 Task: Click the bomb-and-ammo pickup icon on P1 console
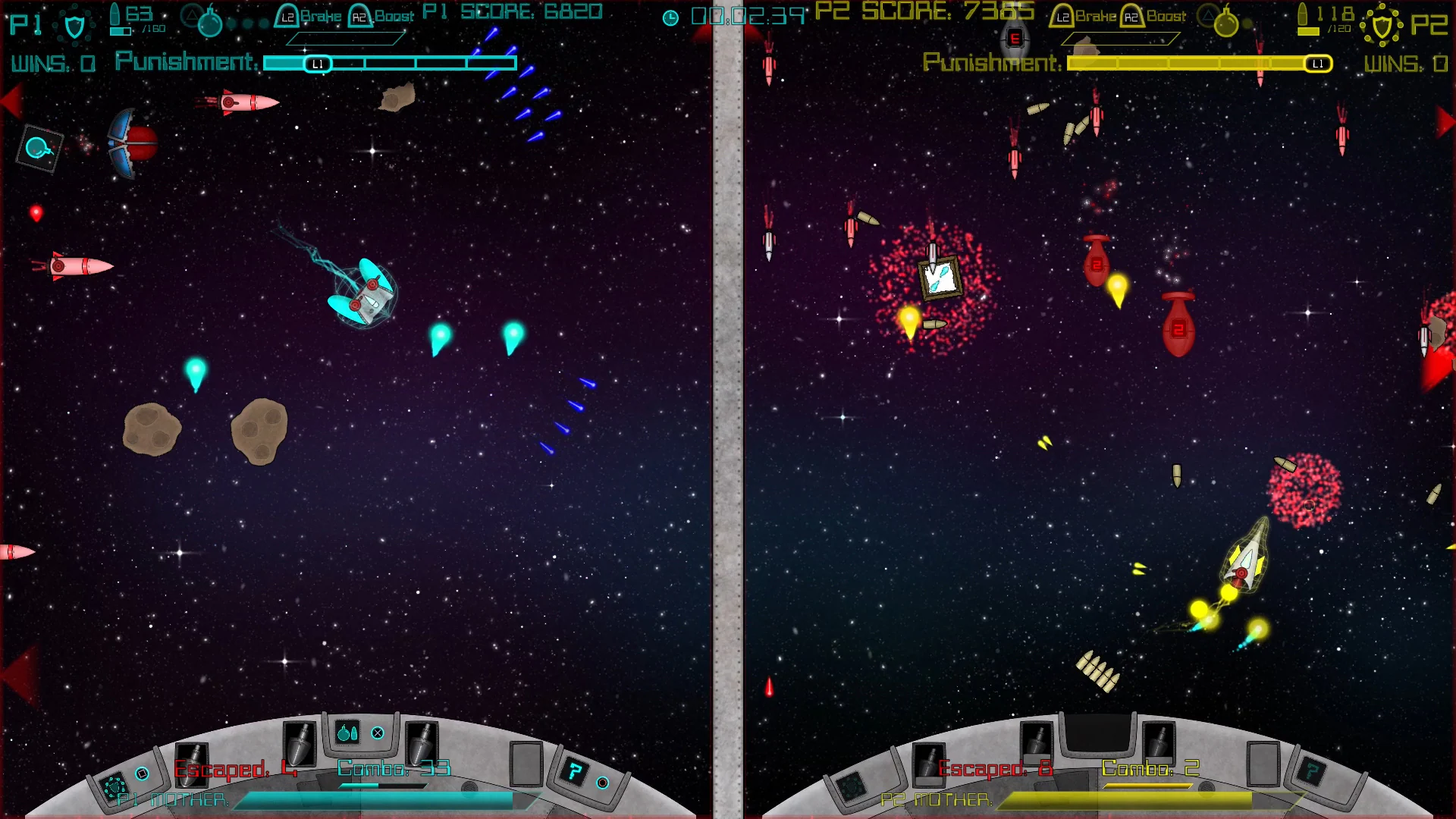click(x=346, y=734)
